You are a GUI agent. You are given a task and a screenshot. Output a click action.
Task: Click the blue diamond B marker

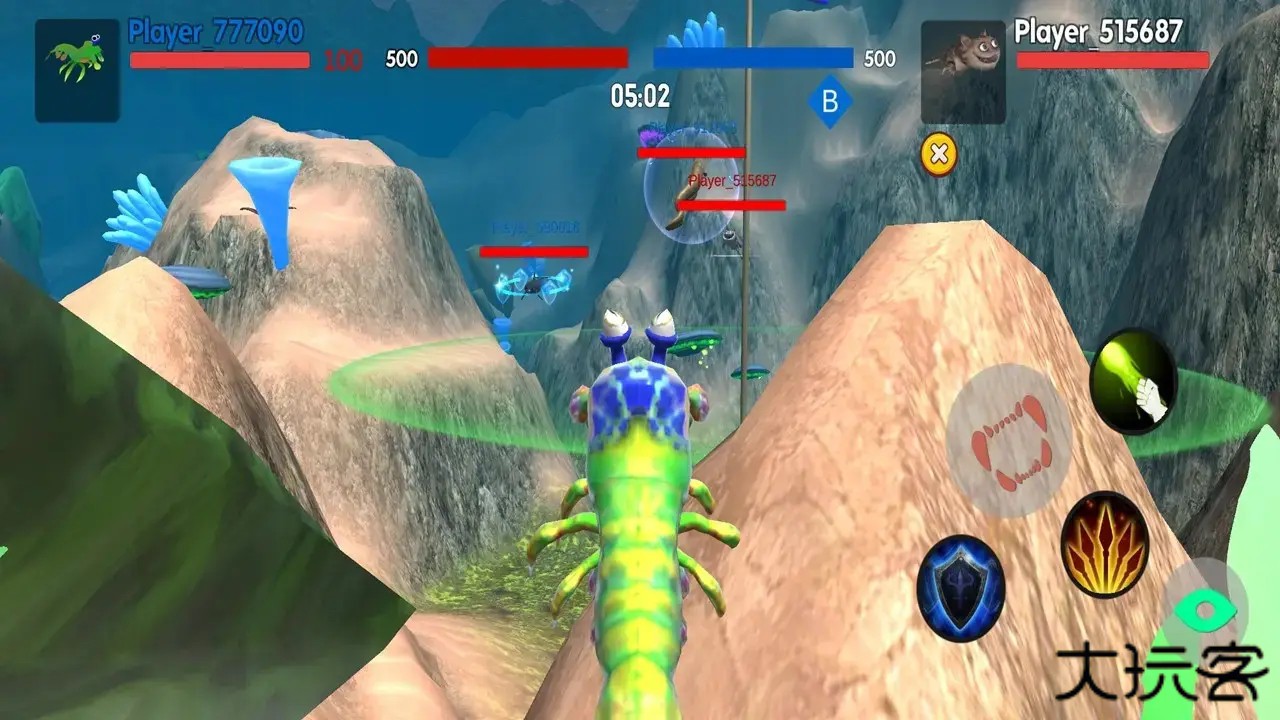pyautogui.click(x=829, y=102)
